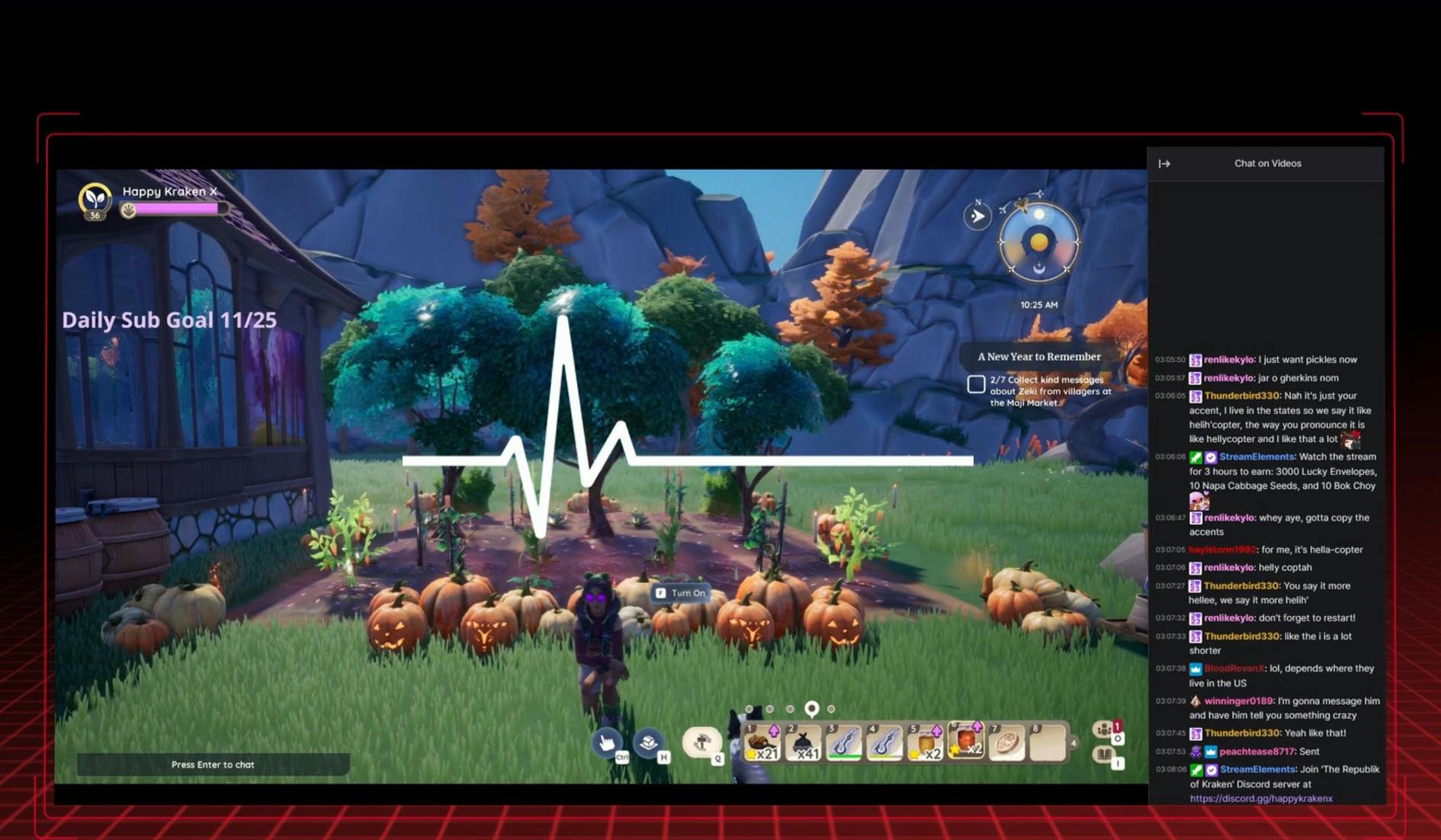Open the Happy Kraken X player level badge

95,200
